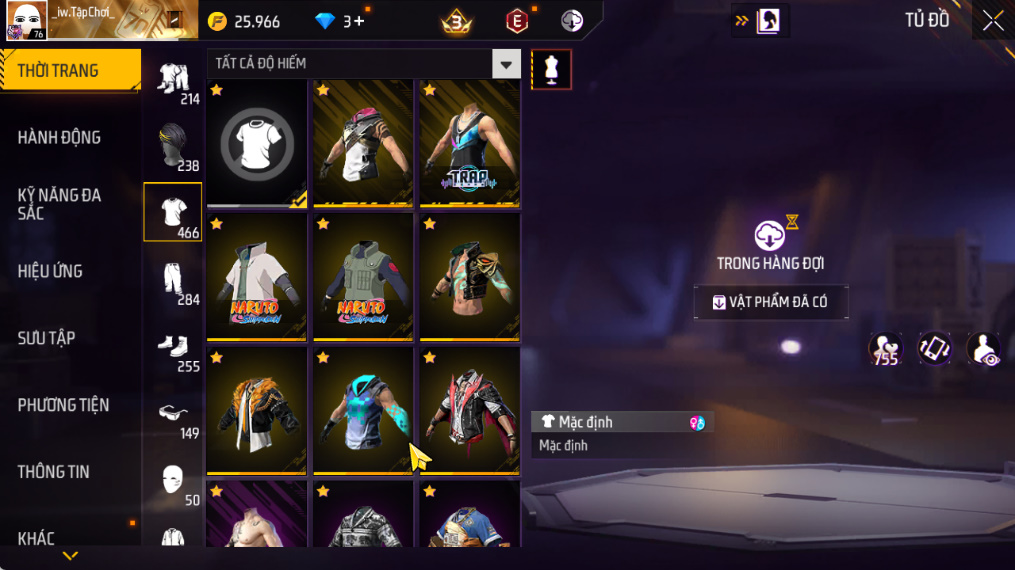The height and width of the screenshot is (570, 1015).
Task: Select the empty default shirt slot
Action: pyautogui.click(x=257, y=144)
